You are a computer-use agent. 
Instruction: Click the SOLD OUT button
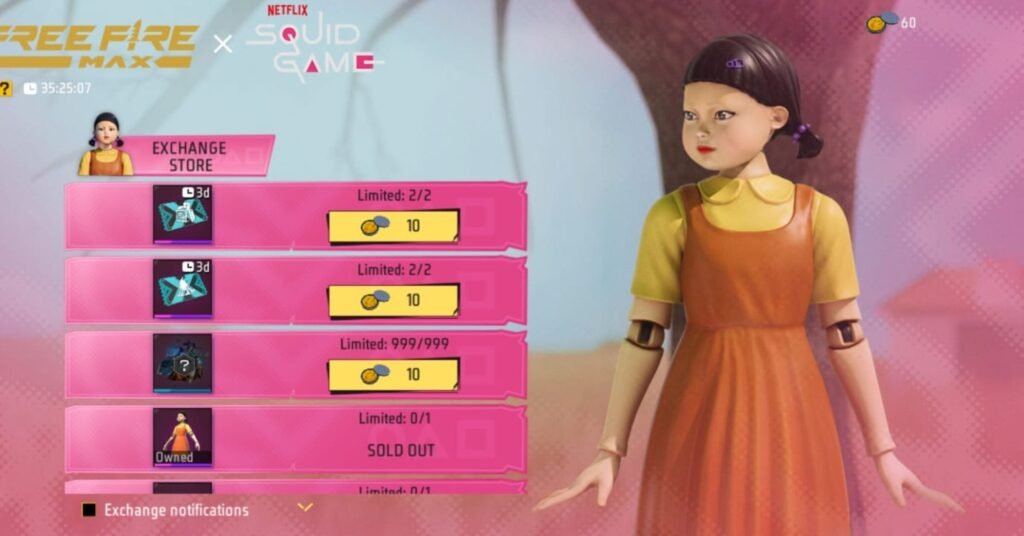click(400, 450)
